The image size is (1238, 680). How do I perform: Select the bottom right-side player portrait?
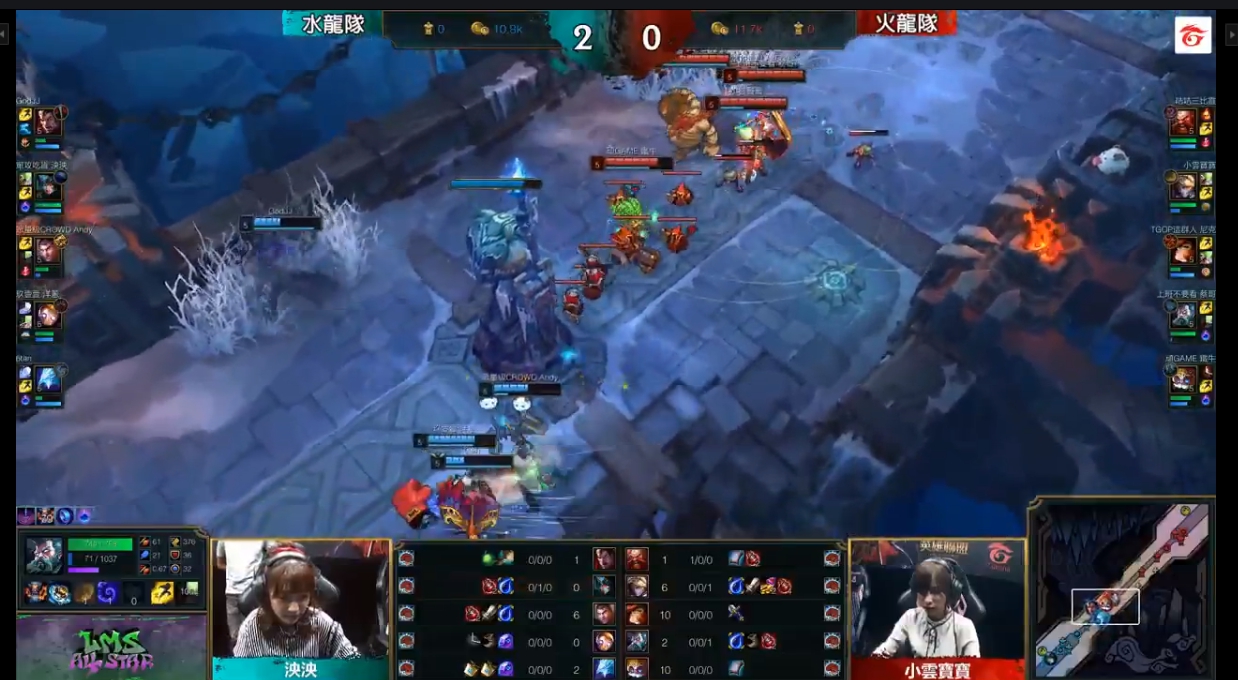click(x=1183, y=379)
